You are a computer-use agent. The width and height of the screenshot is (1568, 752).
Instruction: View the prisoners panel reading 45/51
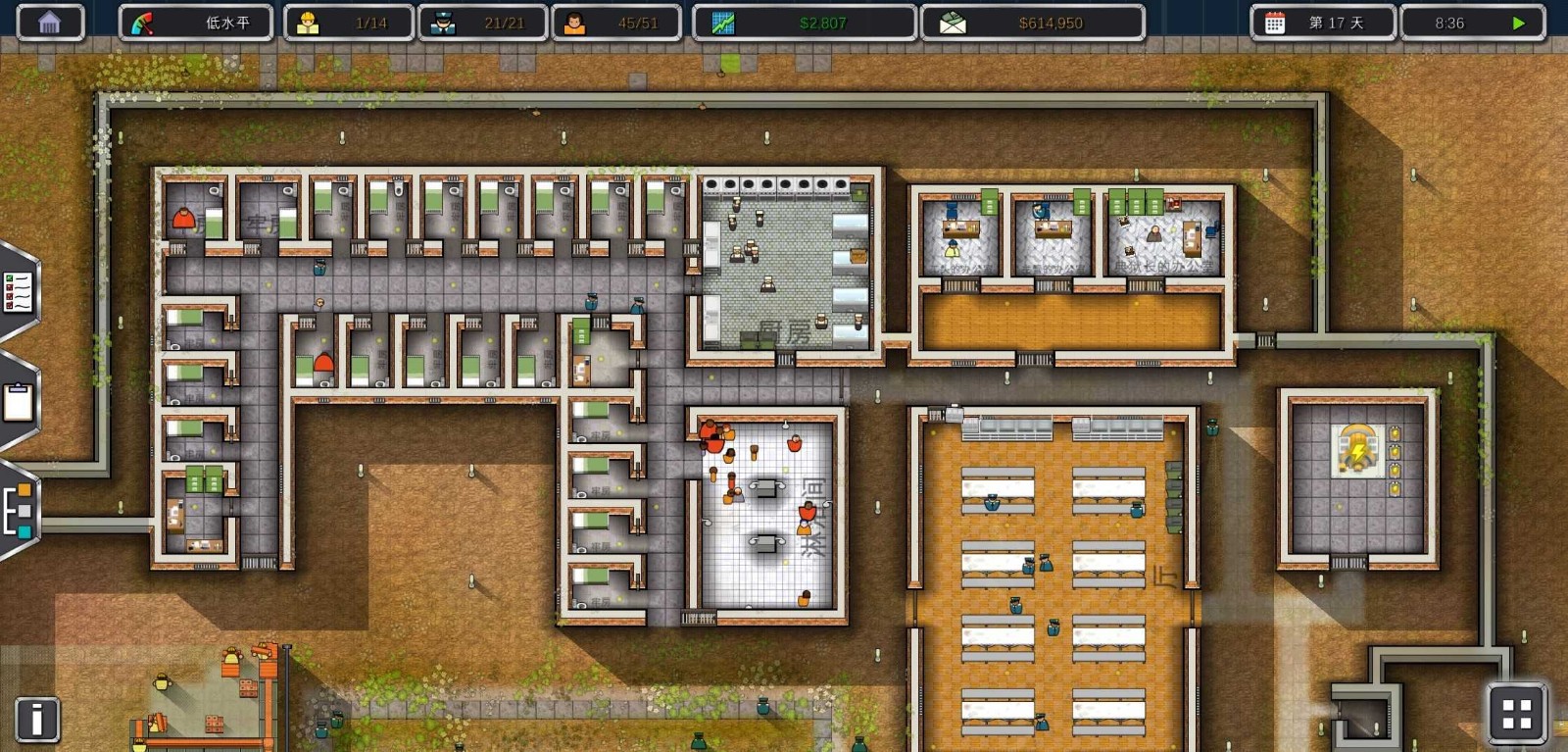click(x=616, y=23)
